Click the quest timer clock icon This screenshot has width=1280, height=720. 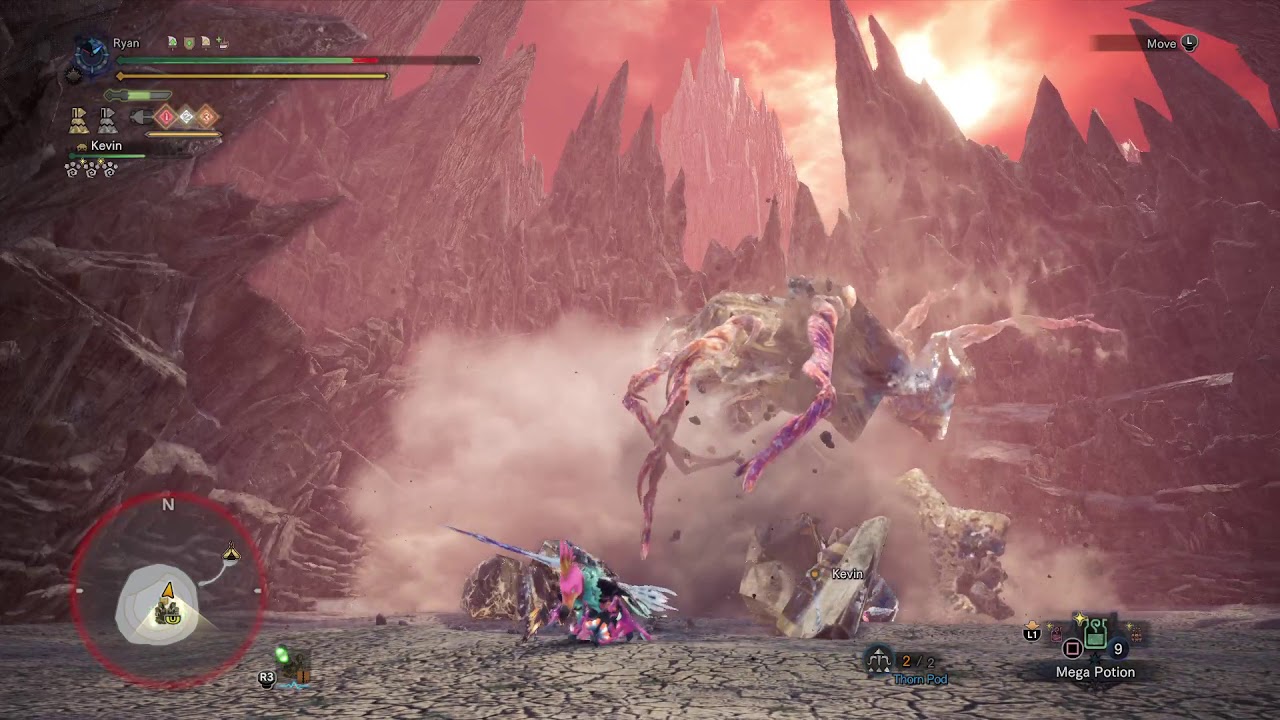tap(92, 55)
